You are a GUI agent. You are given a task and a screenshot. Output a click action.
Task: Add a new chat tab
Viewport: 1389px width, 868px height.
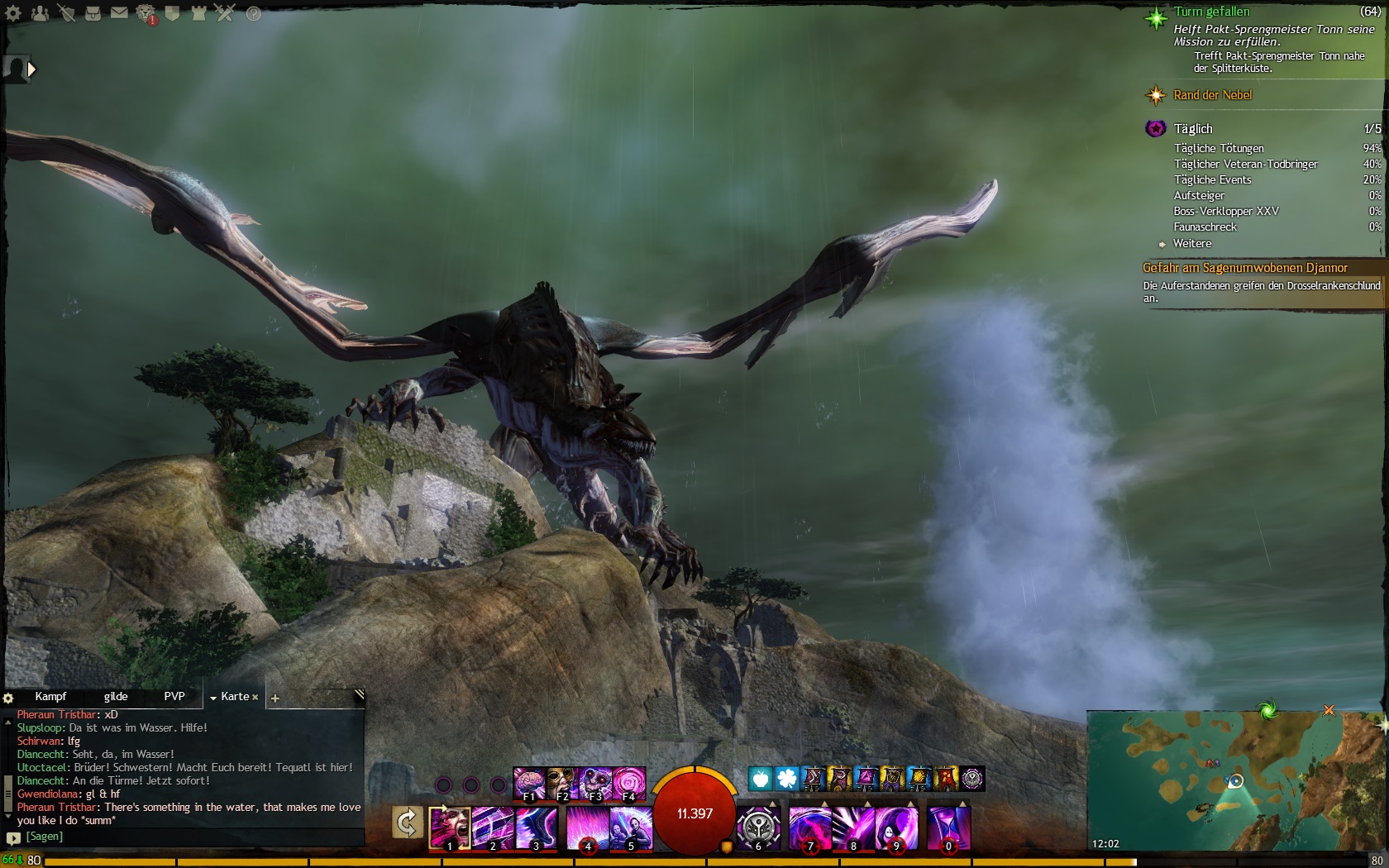275,699
